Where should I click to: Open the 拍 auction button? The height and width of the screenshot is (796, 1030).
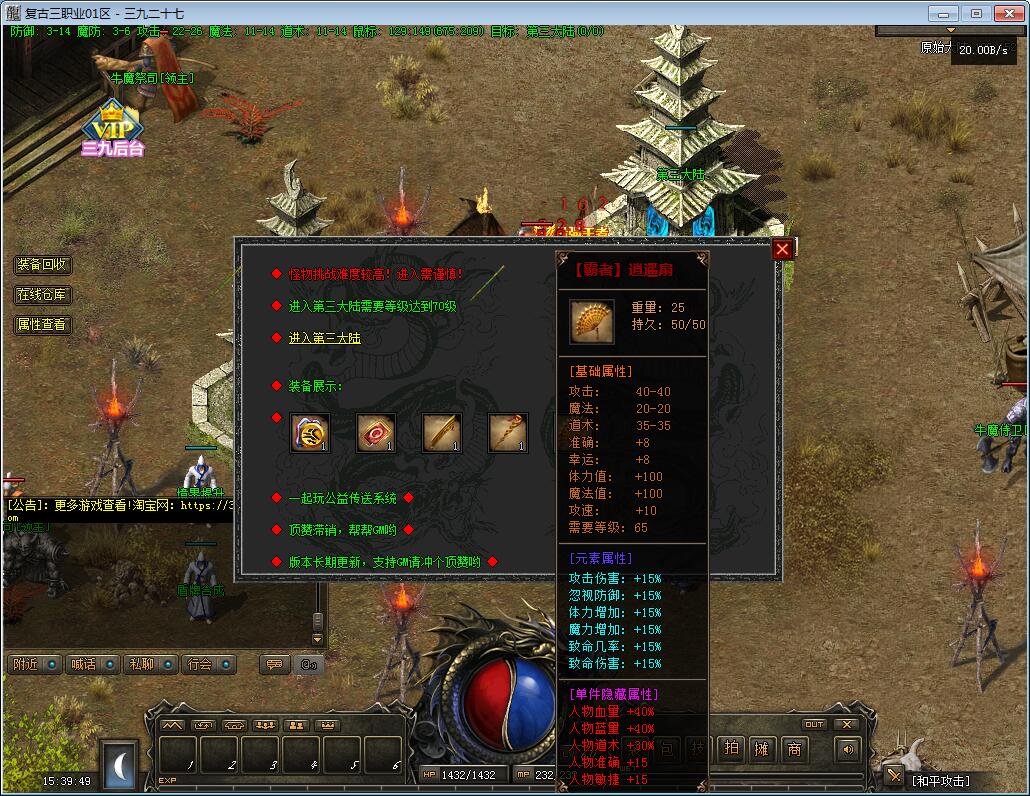pyautogui.click(x=732, y=749)
